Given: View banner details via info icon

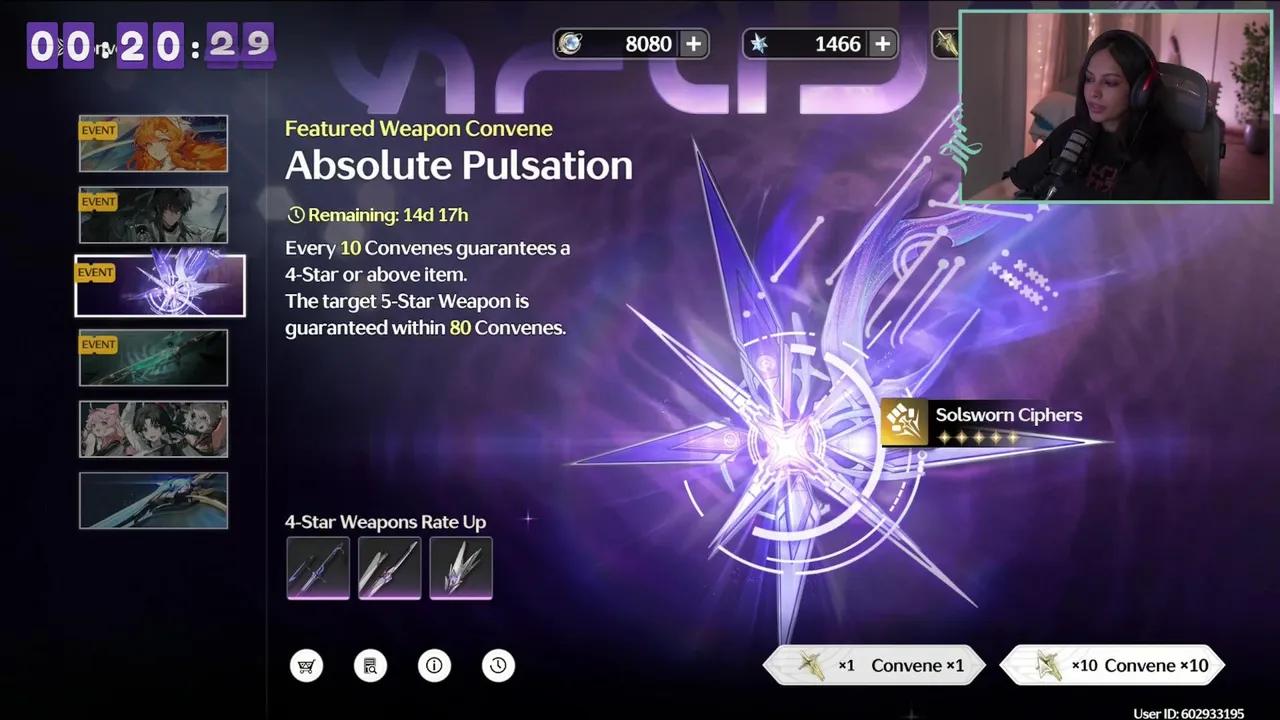Looking at the screenshot, I should (x=434, y=665).
